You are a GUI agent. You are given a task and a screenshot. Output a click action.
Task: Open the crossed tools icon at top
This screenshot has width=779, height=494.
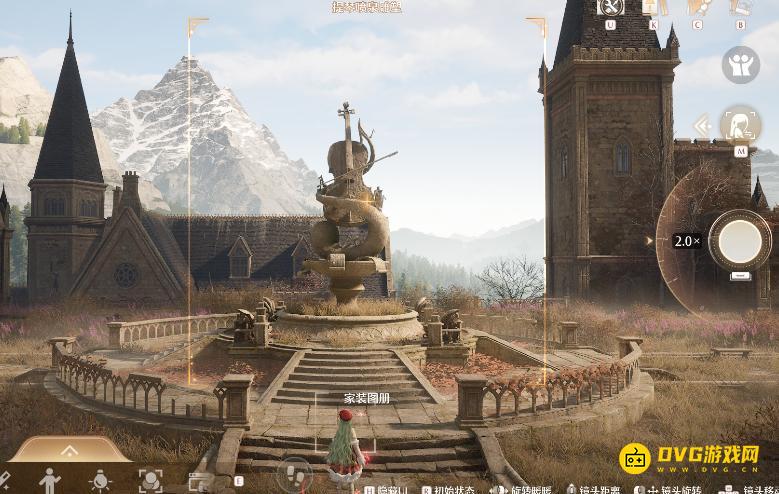(x=610, y=8)
